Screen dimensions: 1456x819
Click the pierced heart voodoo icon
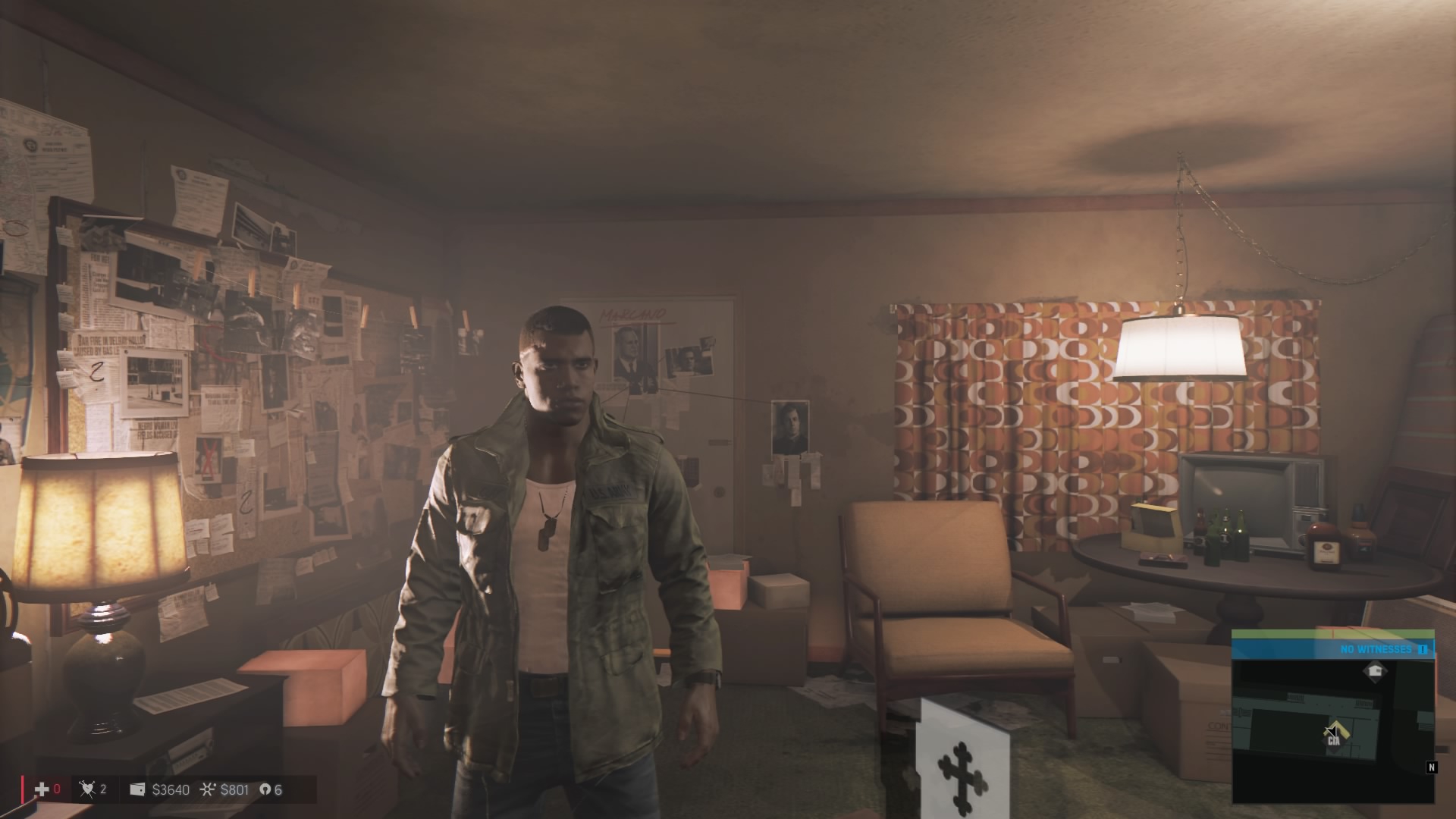(x=87, y=789)
